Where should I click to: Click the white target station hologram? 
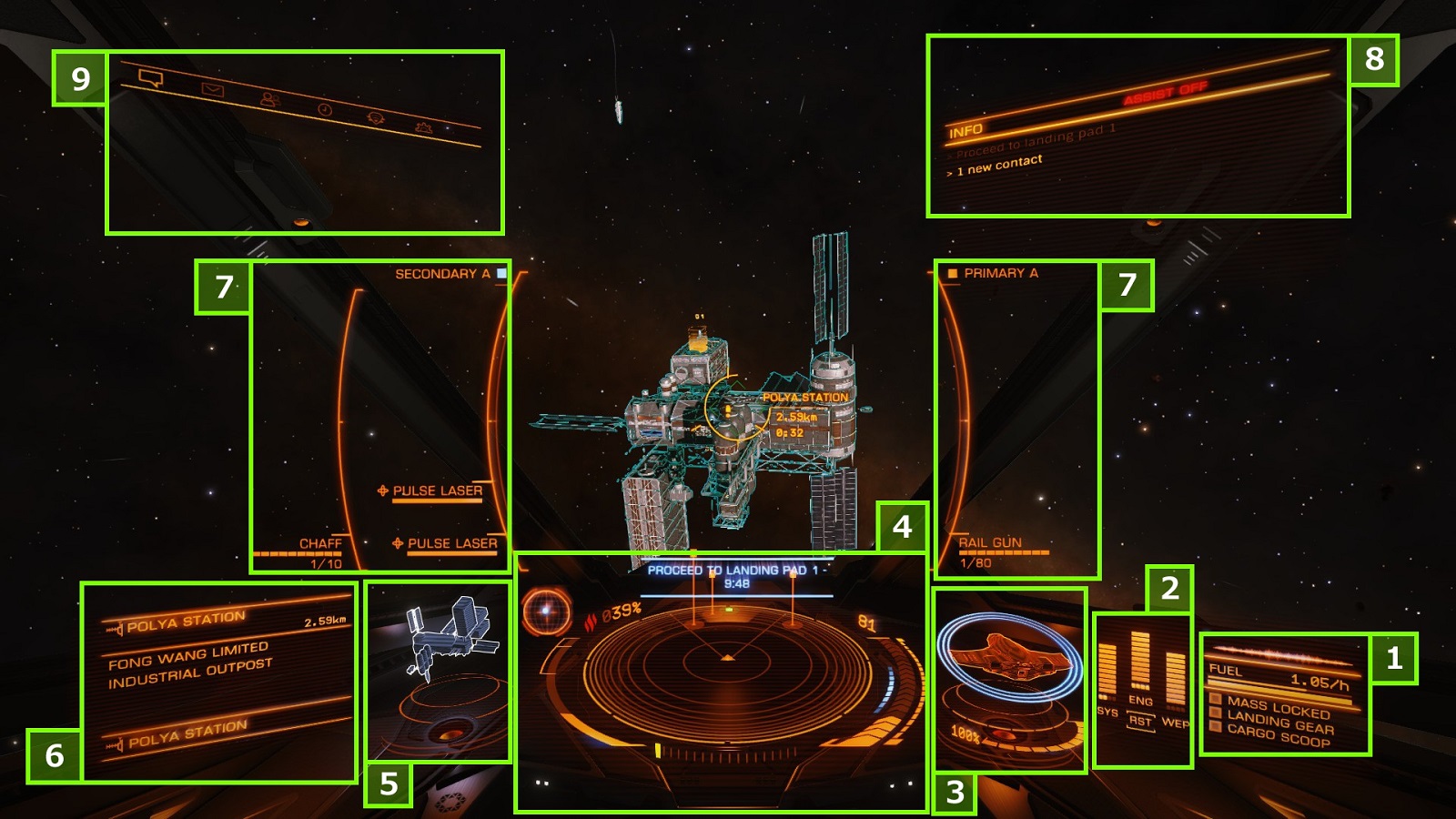click(449, 637)
